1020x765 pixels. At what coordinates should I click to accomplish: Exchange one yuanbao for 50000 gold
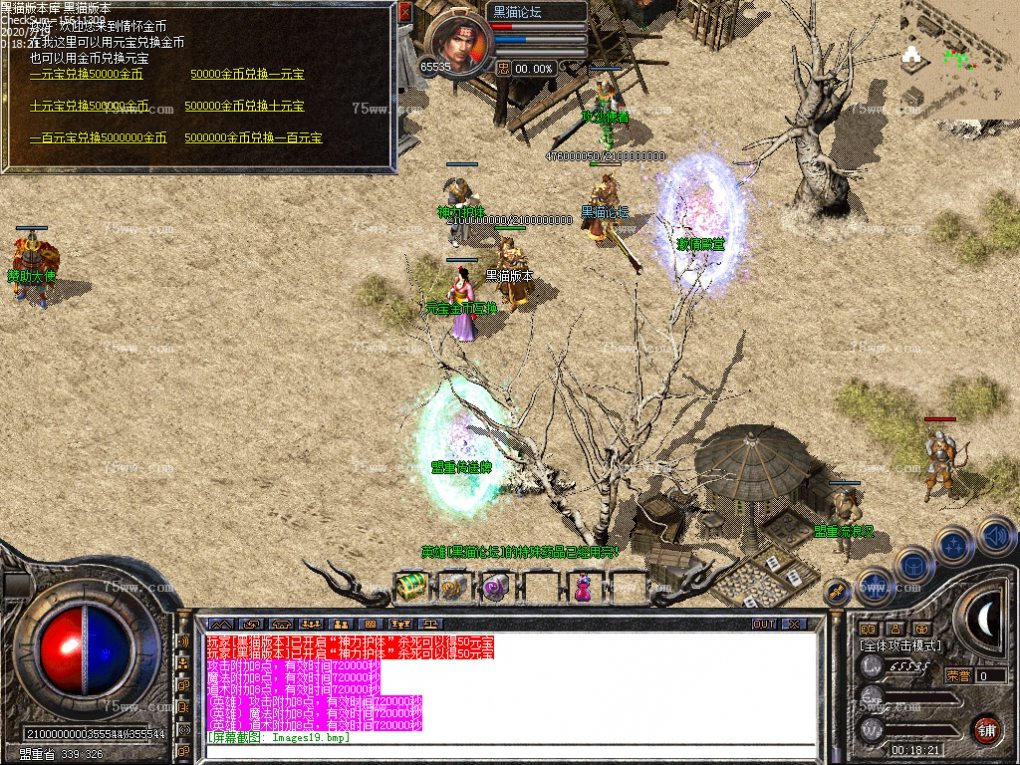point(86,74)
